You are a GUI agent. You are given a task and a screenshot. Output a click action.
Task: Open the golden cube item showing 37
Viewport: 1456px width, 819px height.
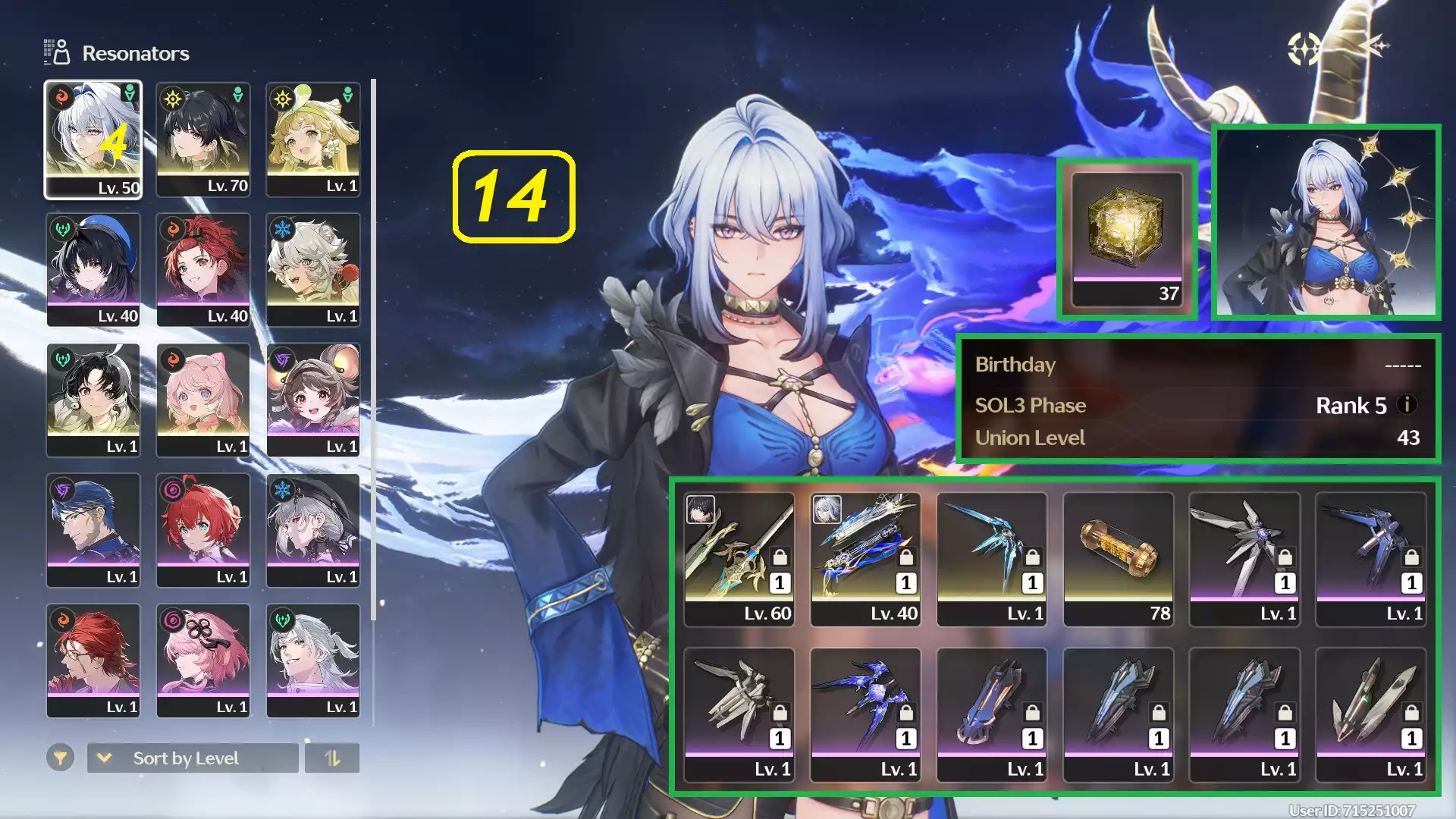pos(1127,239)
